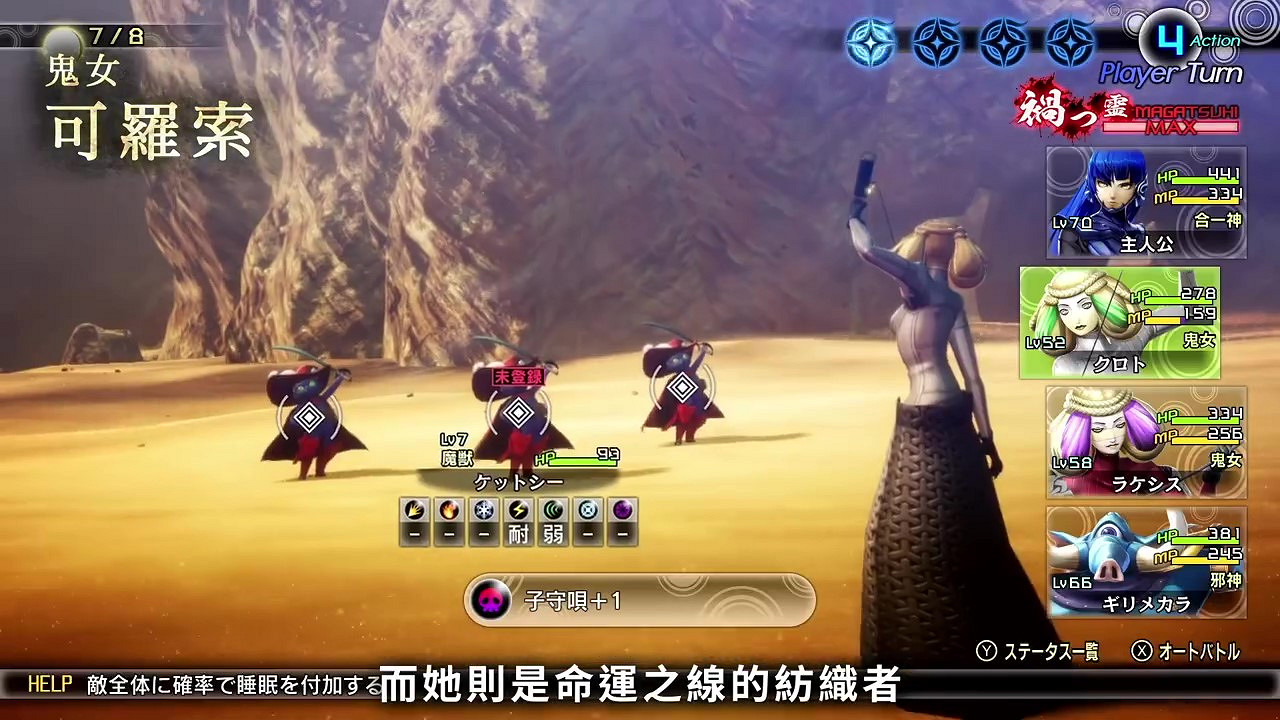The height and width of the screenshot is (720, 1280).
Task: Click the Dark element icon
Action: click(x=622, y=510)
